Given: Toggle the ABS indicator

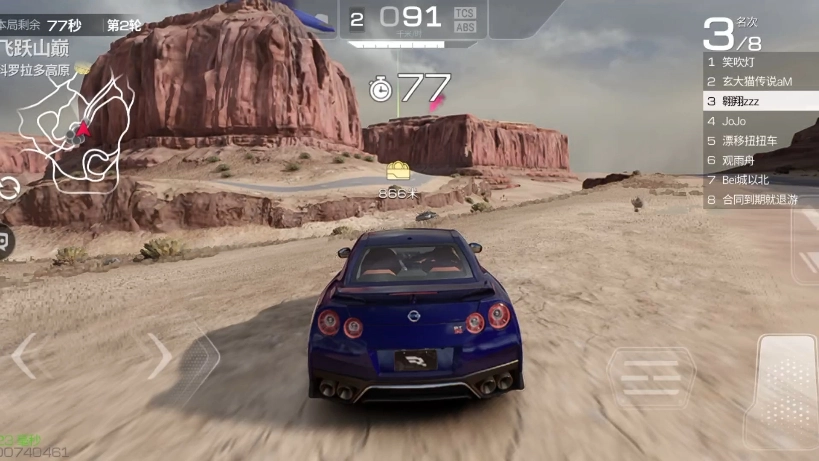Looking at the screenshot, I should (464, 26).
